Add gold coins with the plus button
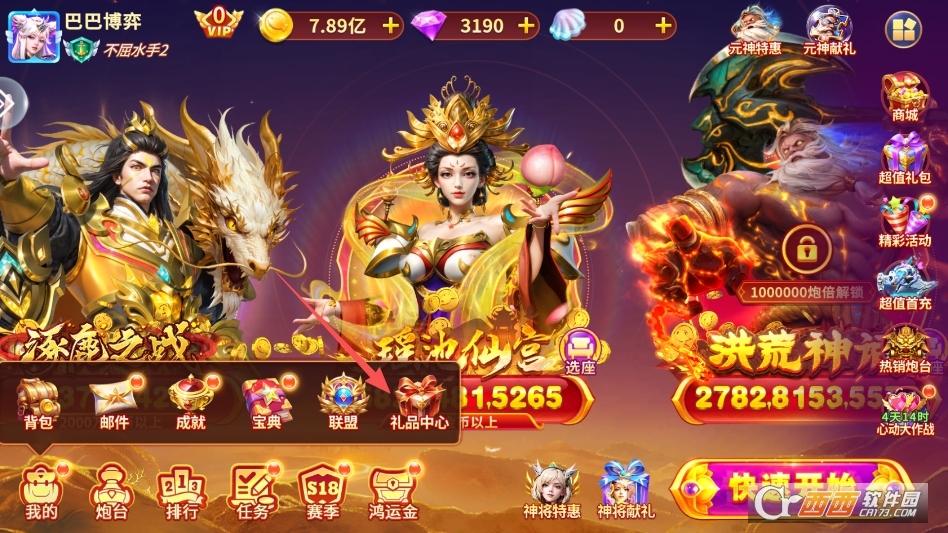This screenshot has width=948, height=533. pyautogui.click(x=389, y=26)
